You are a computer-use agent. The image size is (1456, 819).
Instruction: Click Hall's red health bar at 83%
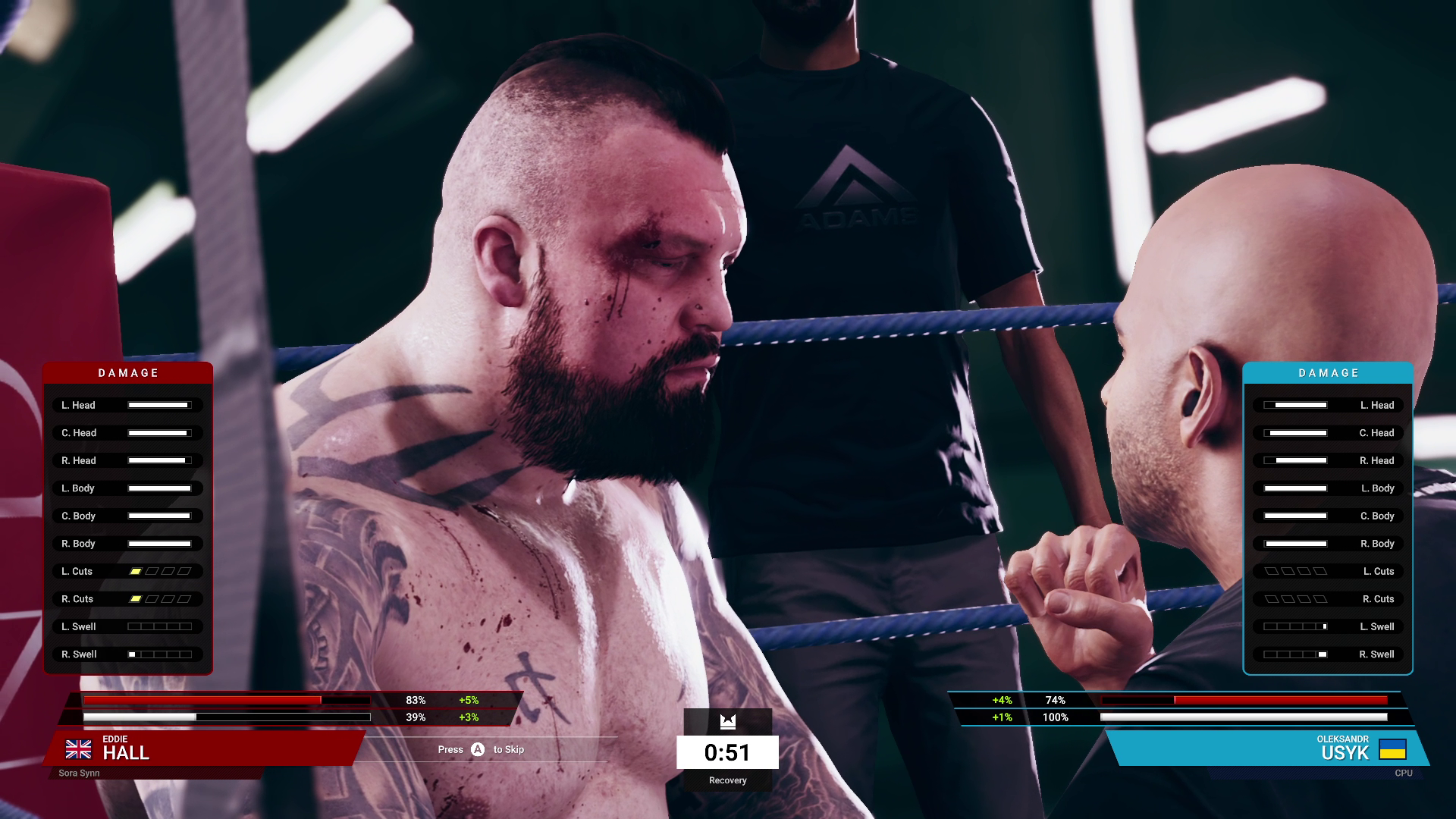click(x=202, y=699)
